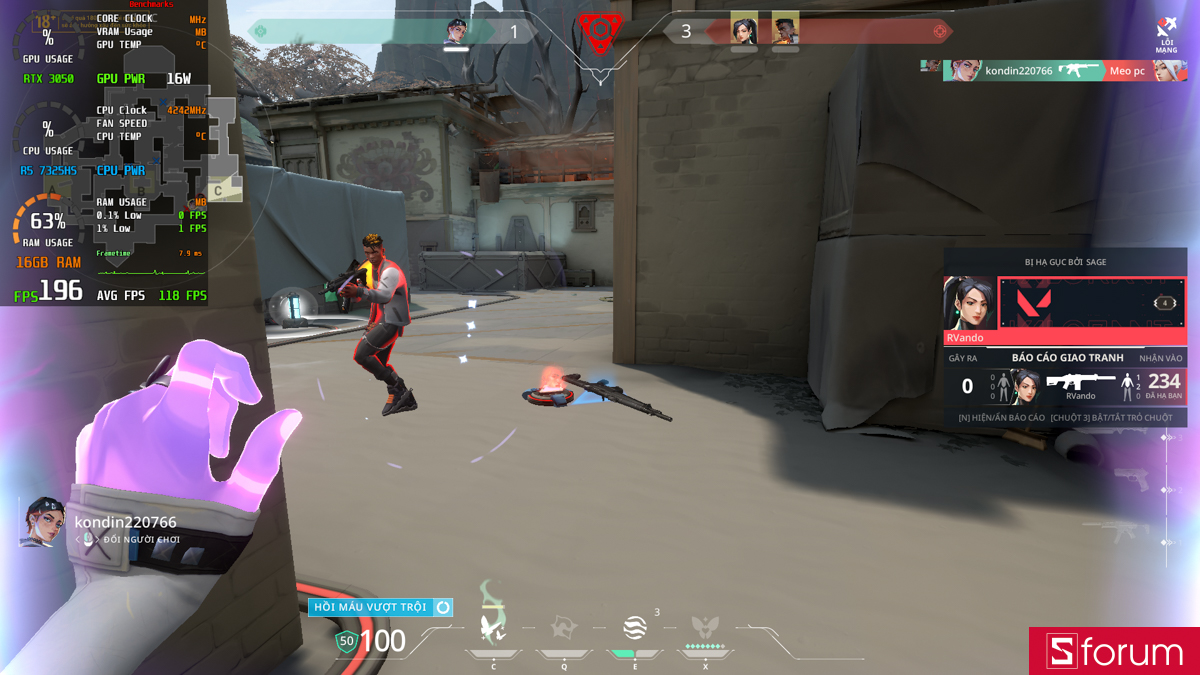Select the spectated player portrait kondin220766
1200x675 pixels.
click(42, 522)
